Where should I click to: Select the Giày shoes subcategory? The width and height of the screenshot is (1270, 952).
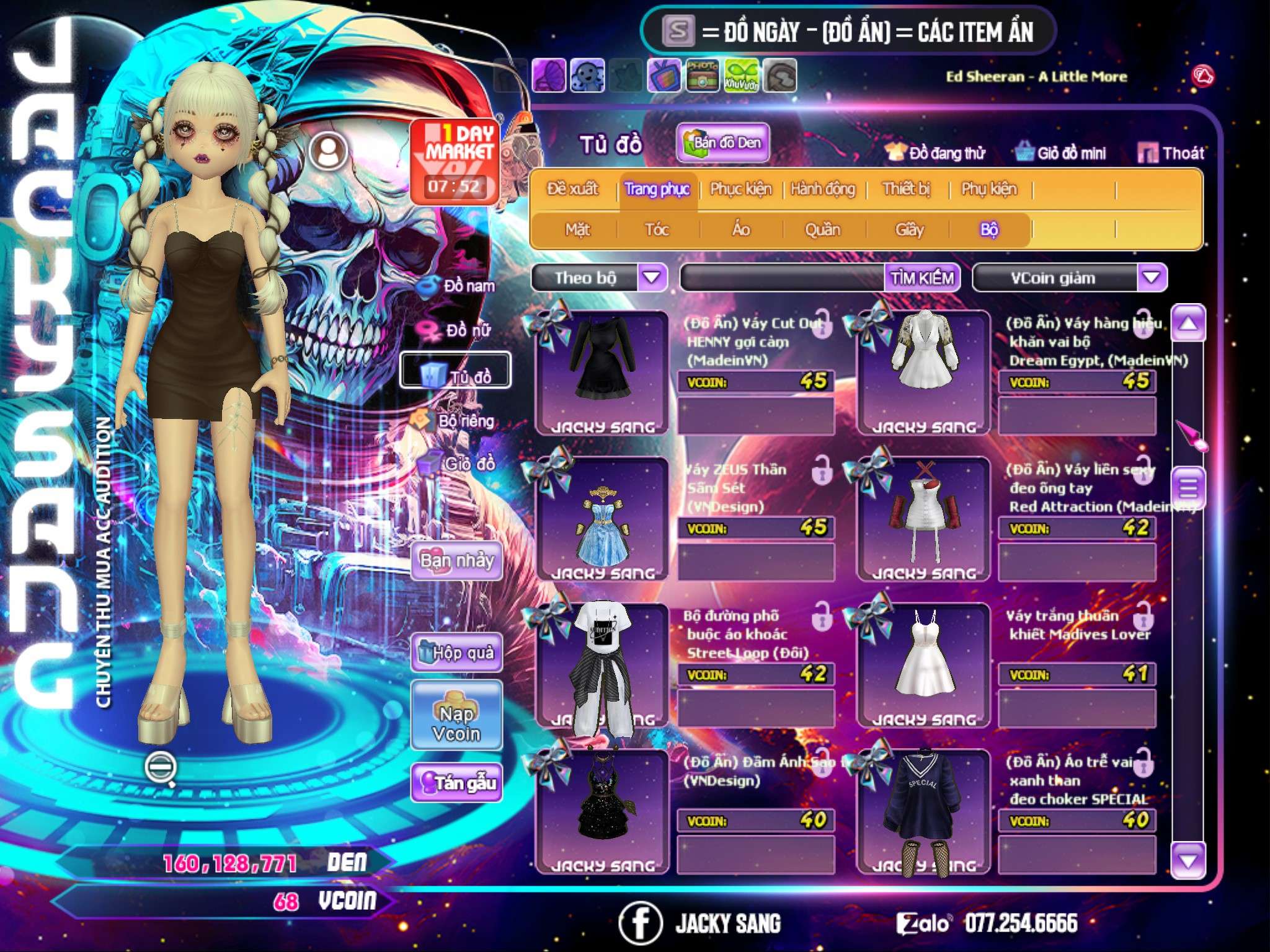pos(909,230)
